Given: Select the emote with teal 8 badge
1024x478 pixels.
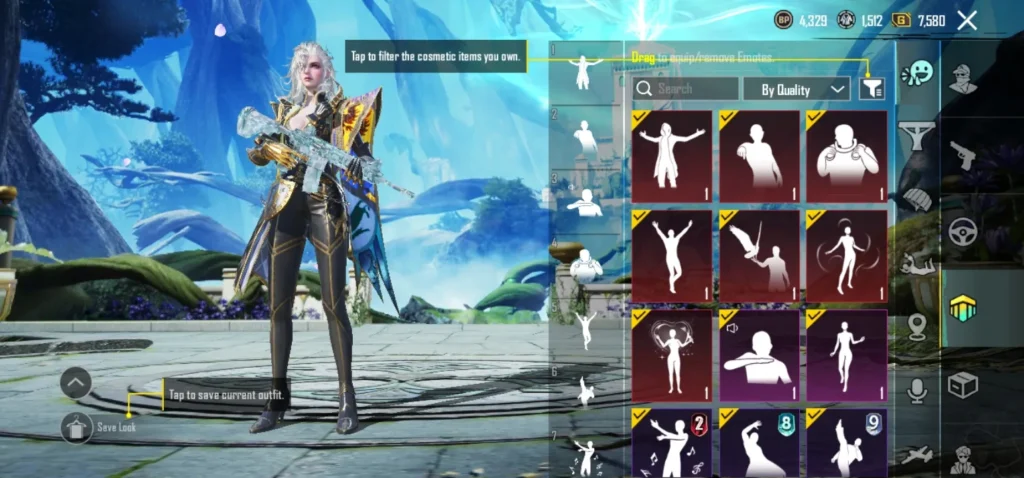Looking at the screenshot, I should 759,442.
